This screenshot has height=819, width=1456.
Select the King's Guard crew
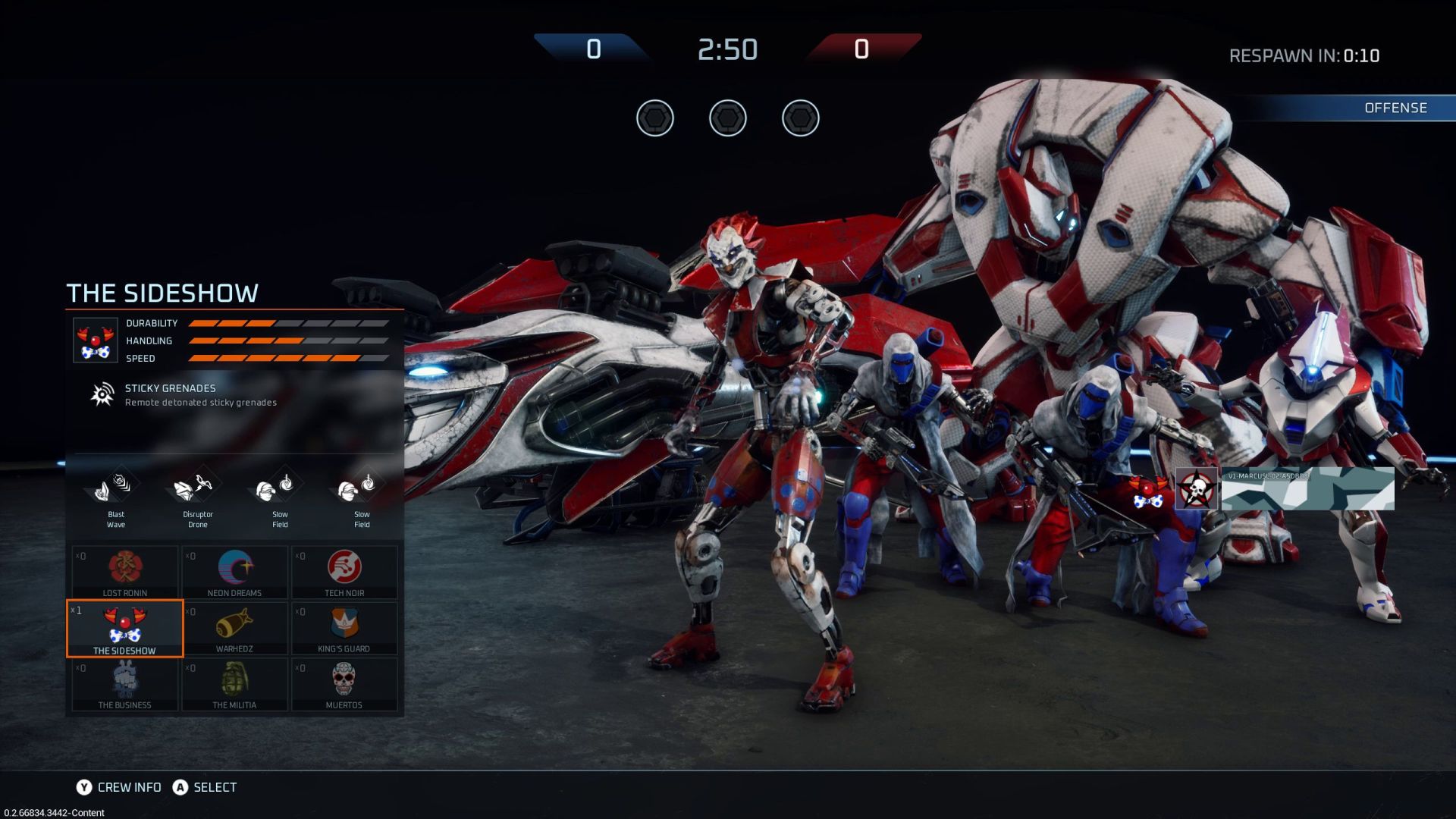coord(344,629)
